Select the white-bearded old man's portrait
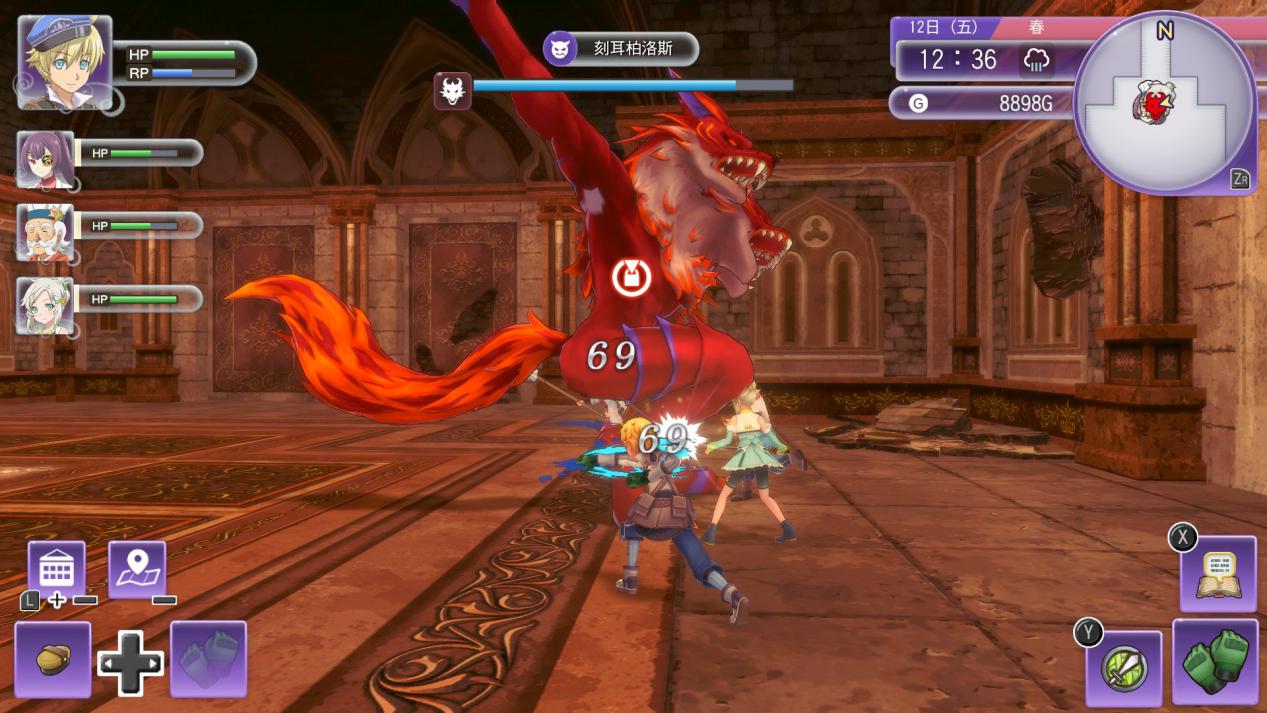Screen dimensions: 1267x713 pyautogui.click(x=45, y=232)
